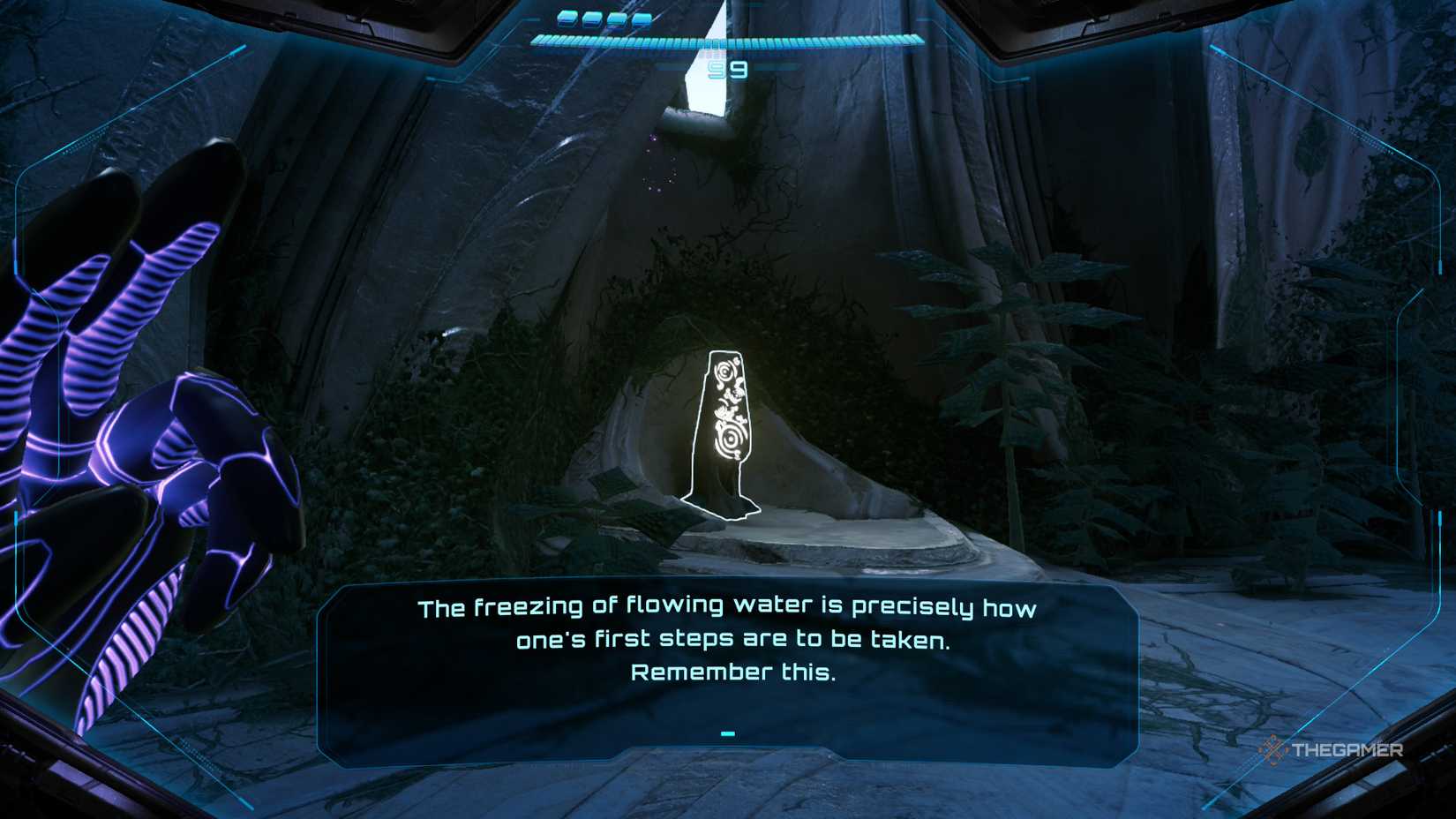Select the first energy tank icon
Image resolution: width=1456 pixels, height=819 pixels.
[x=566, y=18]
